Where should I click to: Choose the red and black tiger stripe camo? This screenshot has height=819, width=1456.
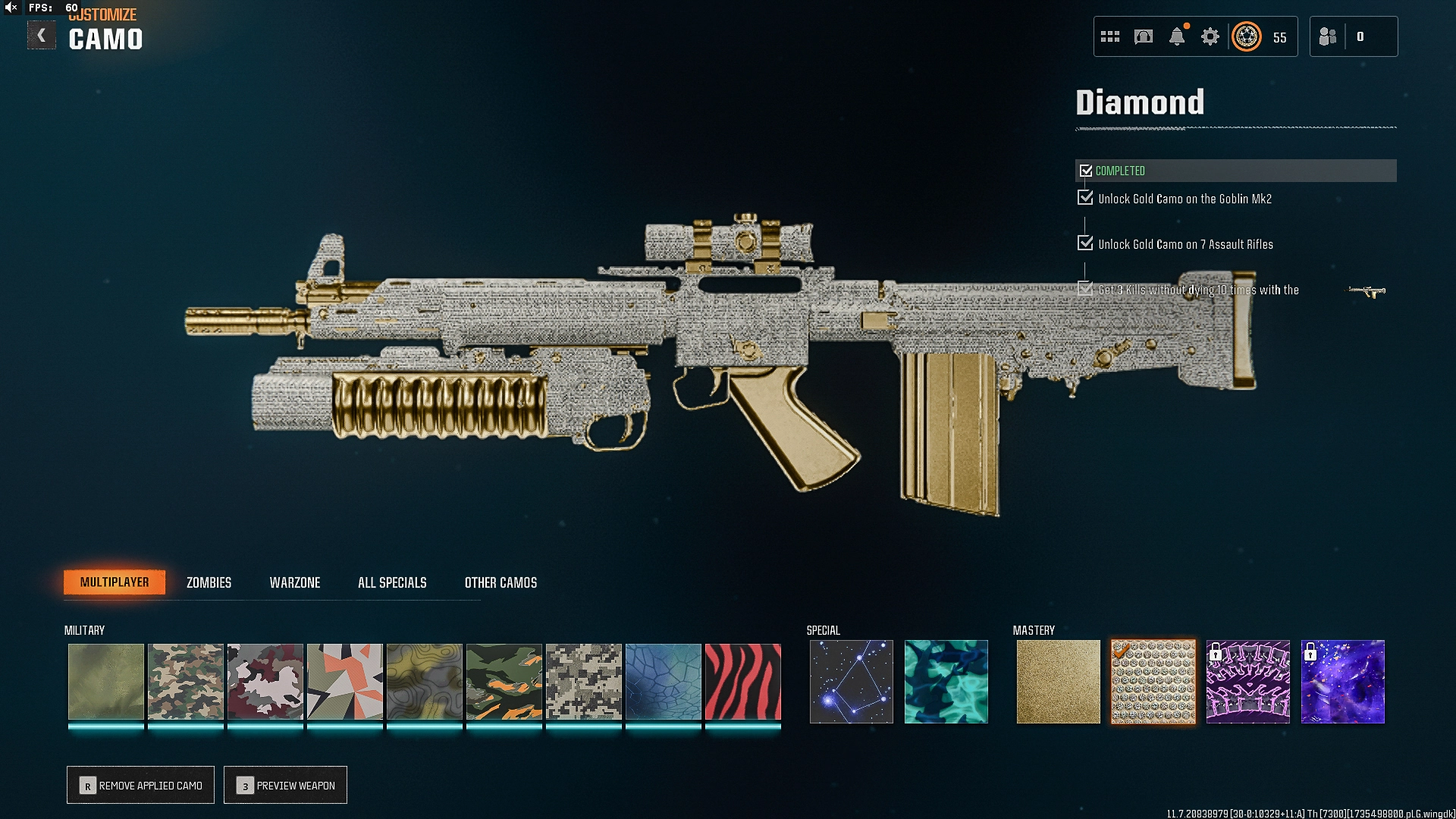[742, 682]
